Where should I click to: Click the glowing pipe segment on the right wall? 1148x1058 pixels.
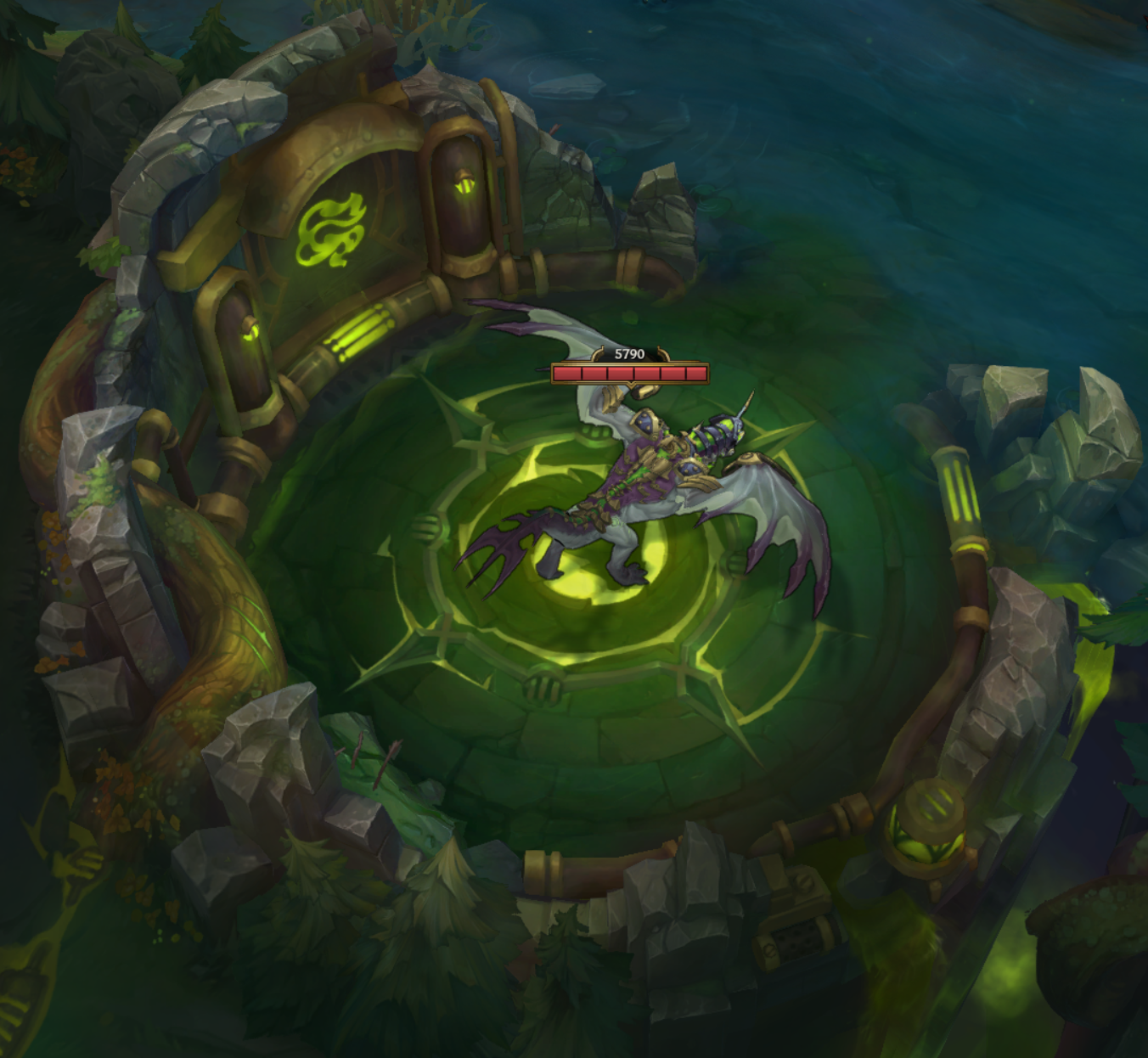coord(960,487)
